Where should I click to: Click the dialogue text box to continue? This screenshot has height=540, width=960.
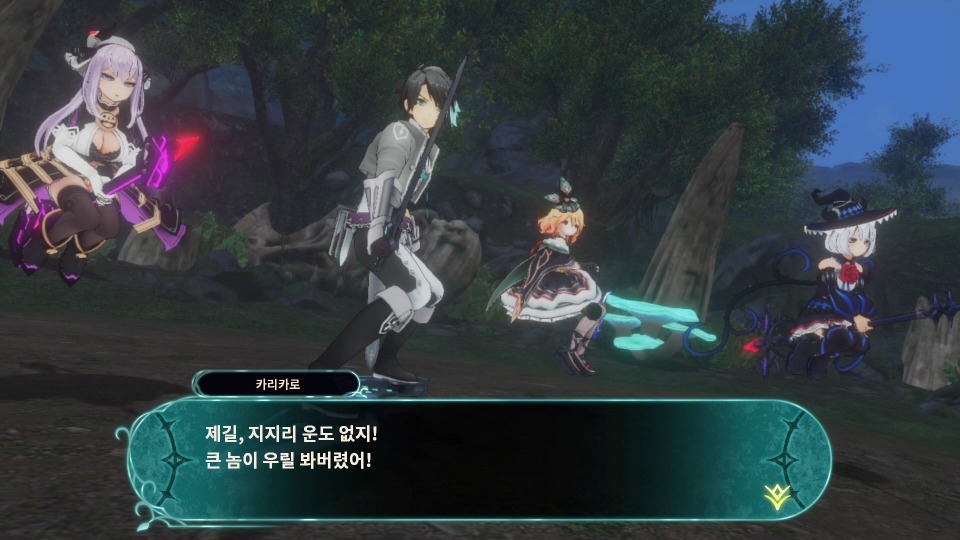click(x=480, y=459)
